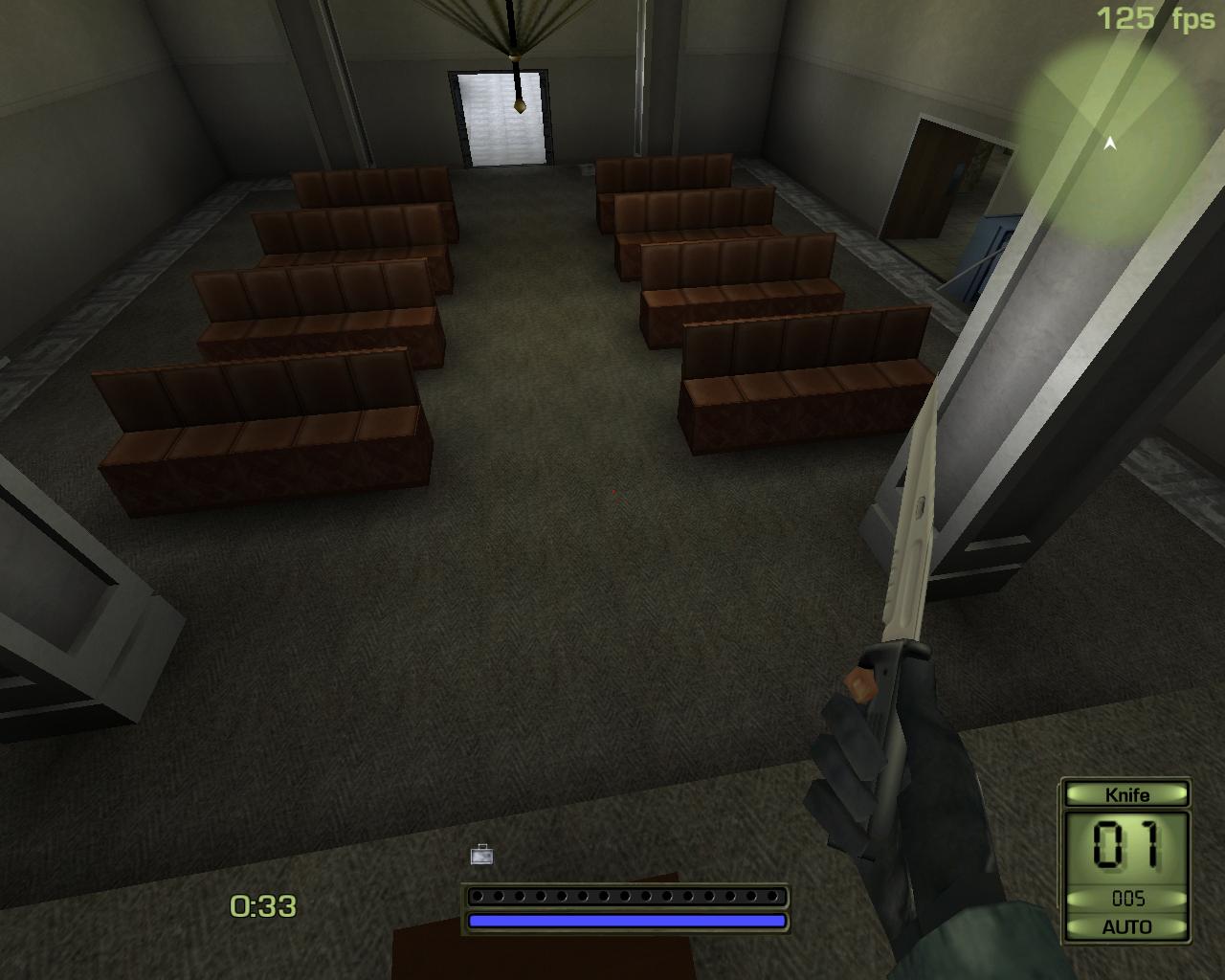Click the briefcase objective icon
Image resolution: width=1225 pixels, height=980 pixels.
(x=481, y=855)
